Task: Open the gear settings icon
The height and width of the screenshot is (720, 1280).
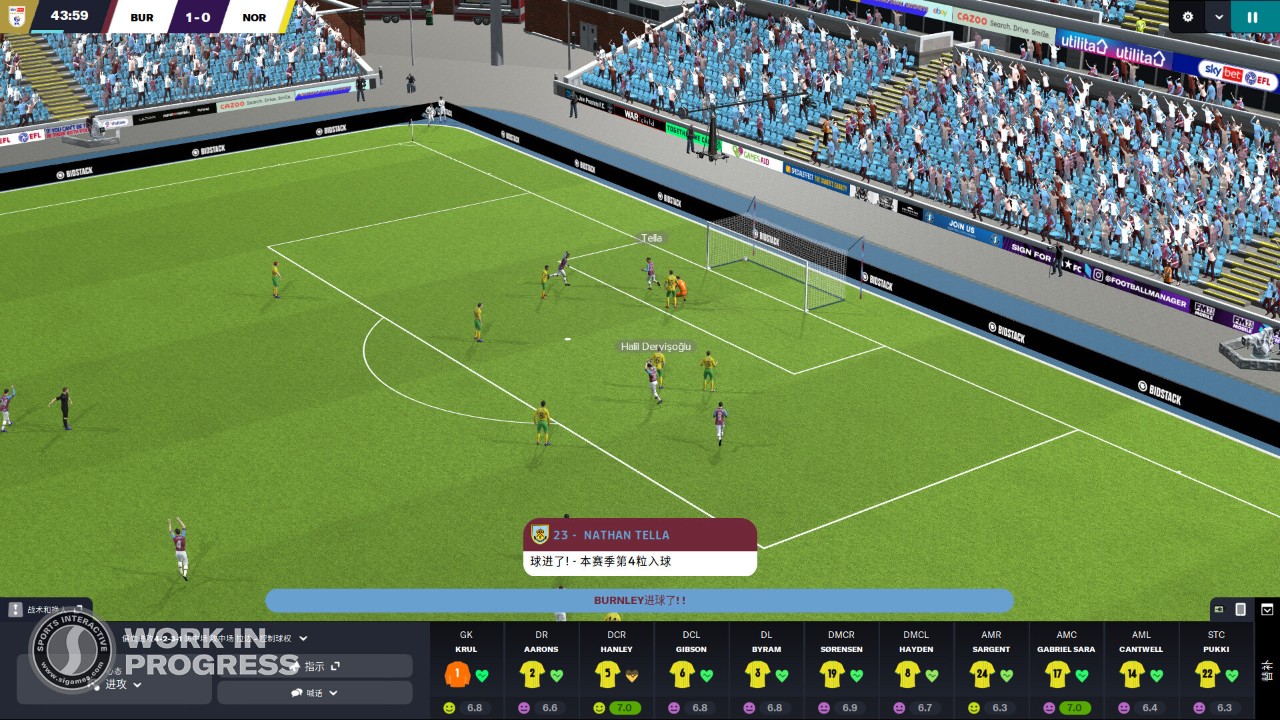Action: tap(1188, 17)
